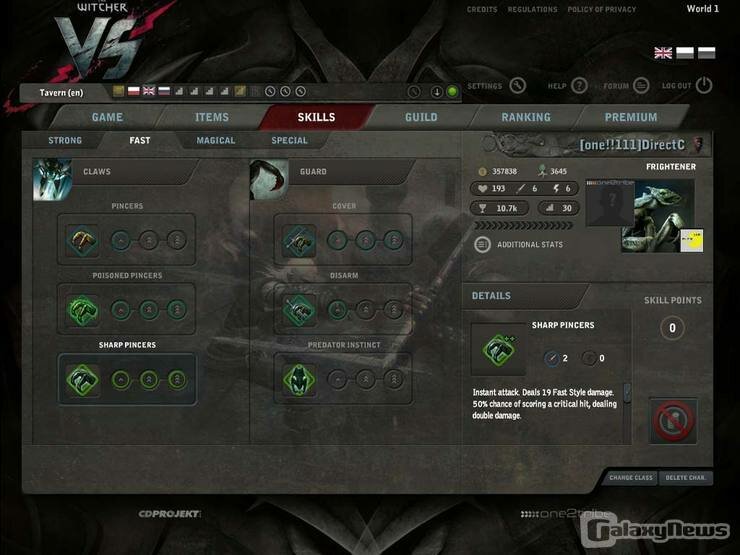Select the Predator Instinct skill icon

(x=299, y=379)
